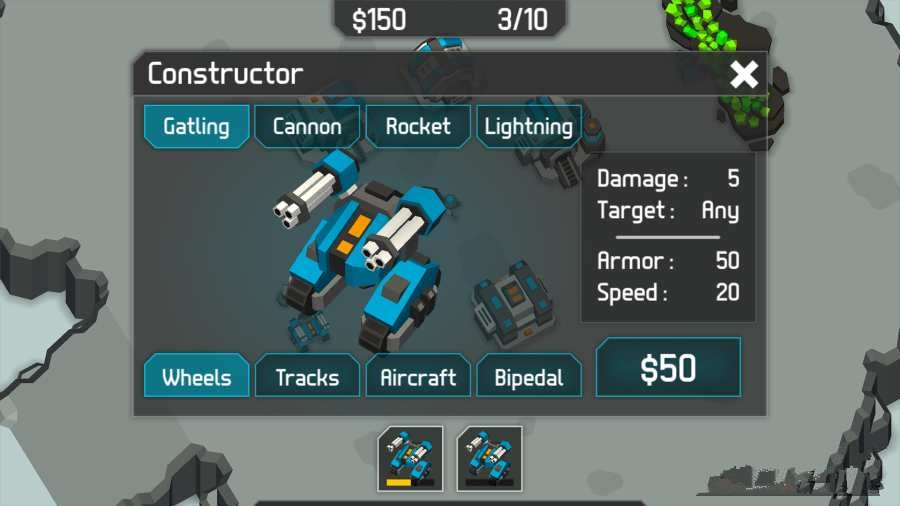Select the Gatling weapon option
The image size is (900, 506).
click(196, 127)
